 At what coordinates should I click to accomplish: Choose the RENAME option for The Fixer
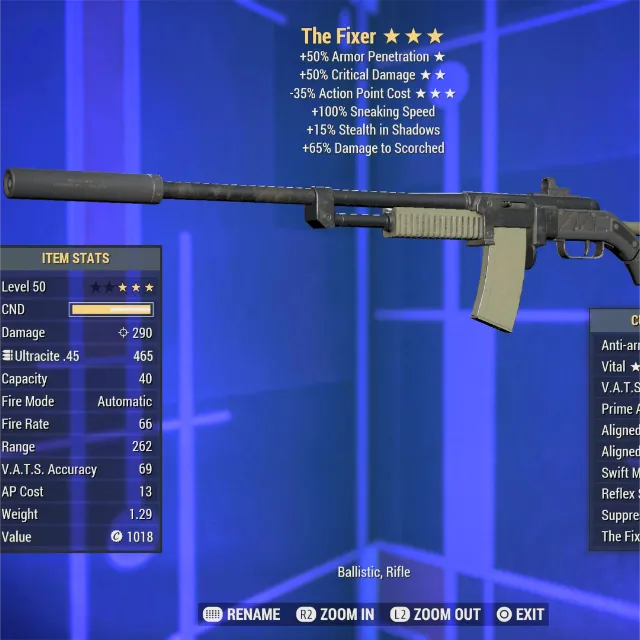pyautogui.click(x=241, y=614)
